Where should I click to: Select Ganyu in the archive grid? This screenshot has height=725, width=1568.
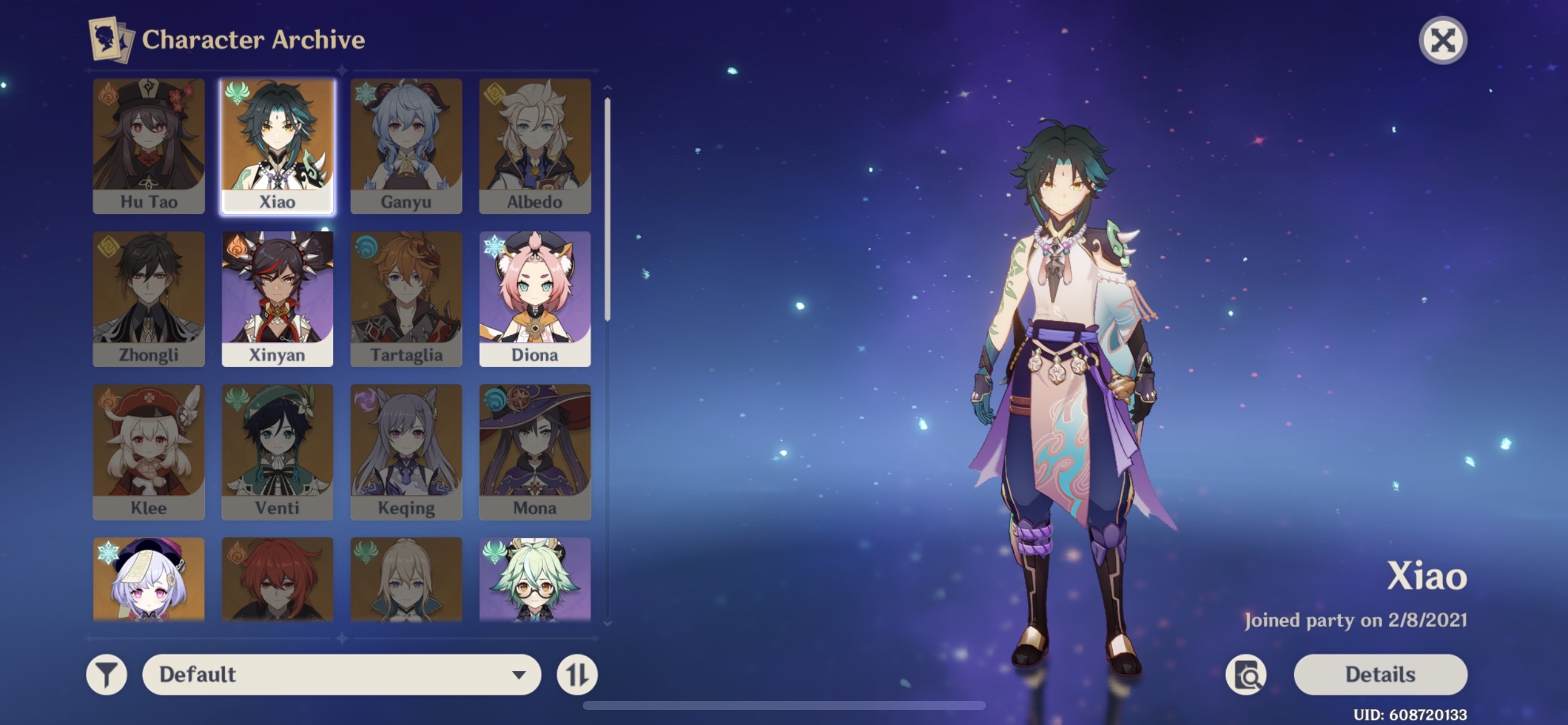tap(406, 146)
